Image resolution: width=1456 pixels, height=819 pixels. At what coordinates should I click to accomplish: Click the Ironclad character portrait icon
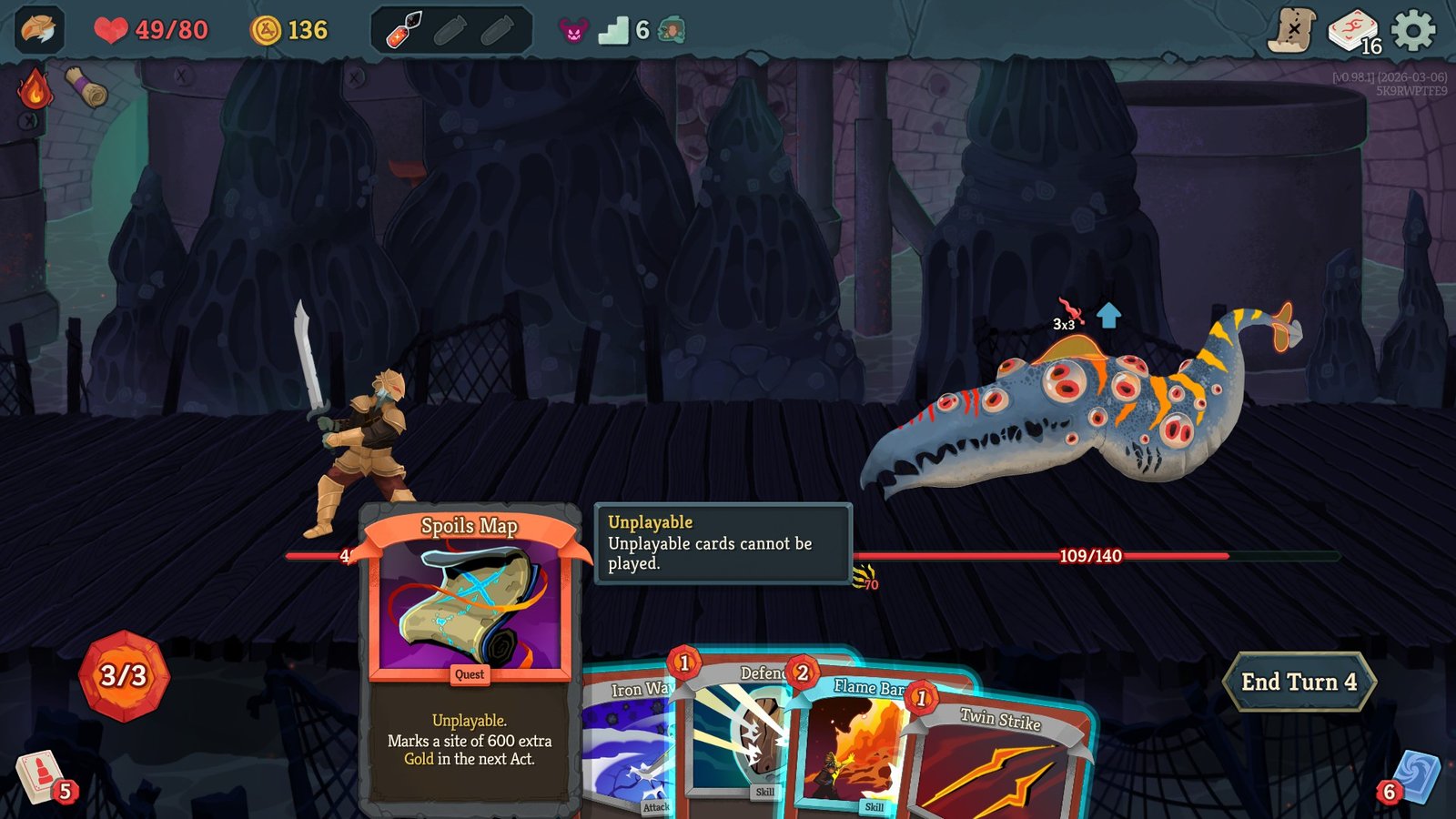(x=38, y=30)
